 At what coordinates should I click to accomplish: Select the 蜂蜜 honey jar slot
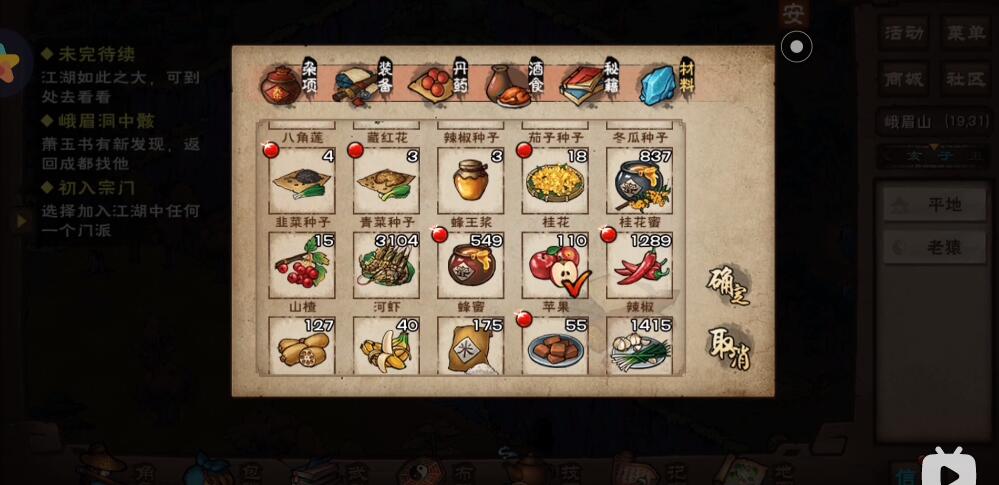click(470, 266)
